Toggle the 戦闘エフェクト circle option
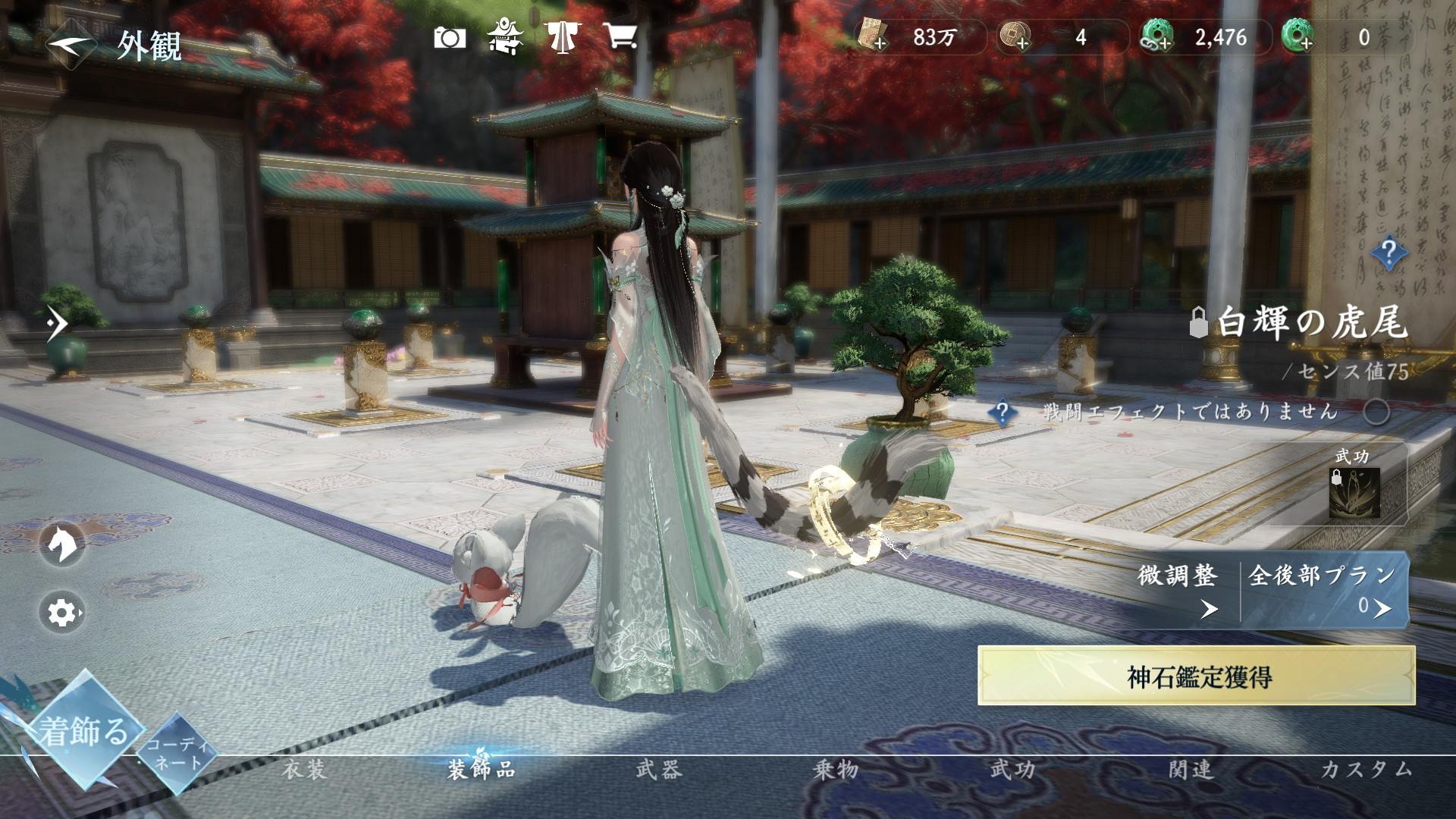This screenshot has width=1456, height=819. [x=1376, y=412]
